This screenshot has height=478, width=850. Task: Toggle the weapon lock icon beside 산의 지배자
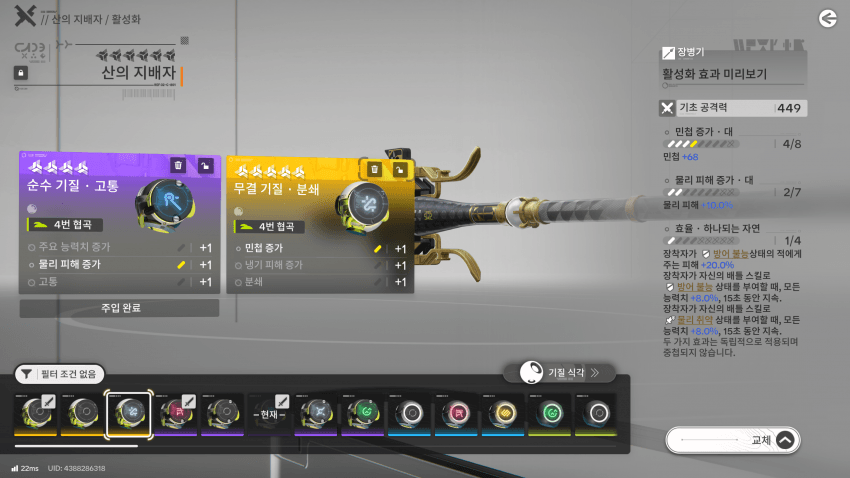pyautogui.click(x=20, y=73)
